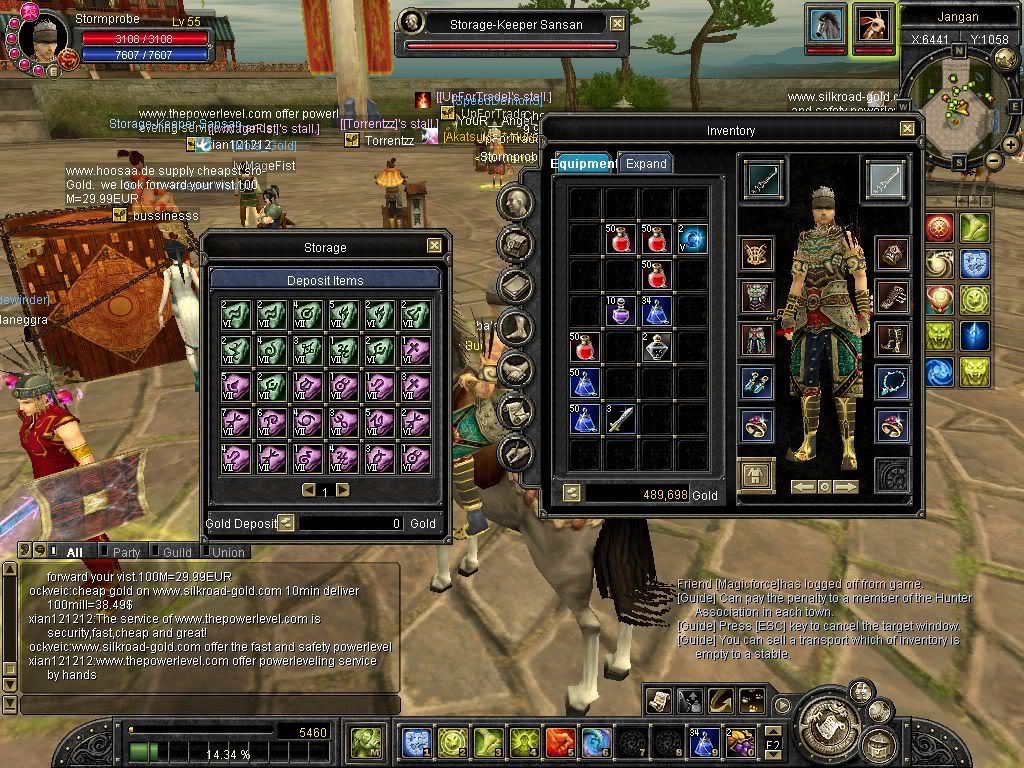Screen dimensions: 1024x768
Task: Go to the next storage page
Action: click(x=343, y=490)
